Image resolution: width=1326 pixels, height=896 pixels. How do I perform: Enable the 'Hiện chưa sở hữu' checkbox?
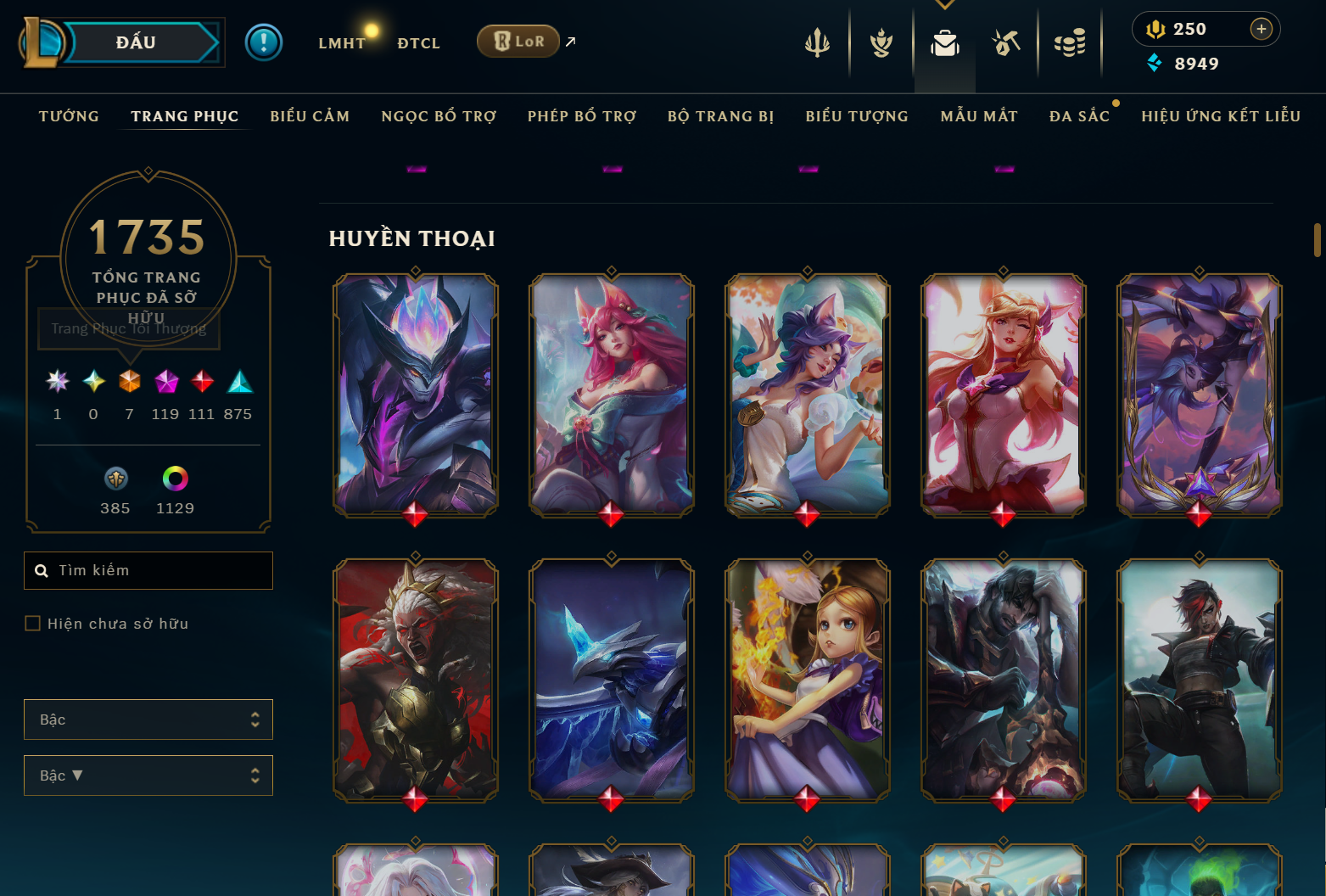pos(32,623)
